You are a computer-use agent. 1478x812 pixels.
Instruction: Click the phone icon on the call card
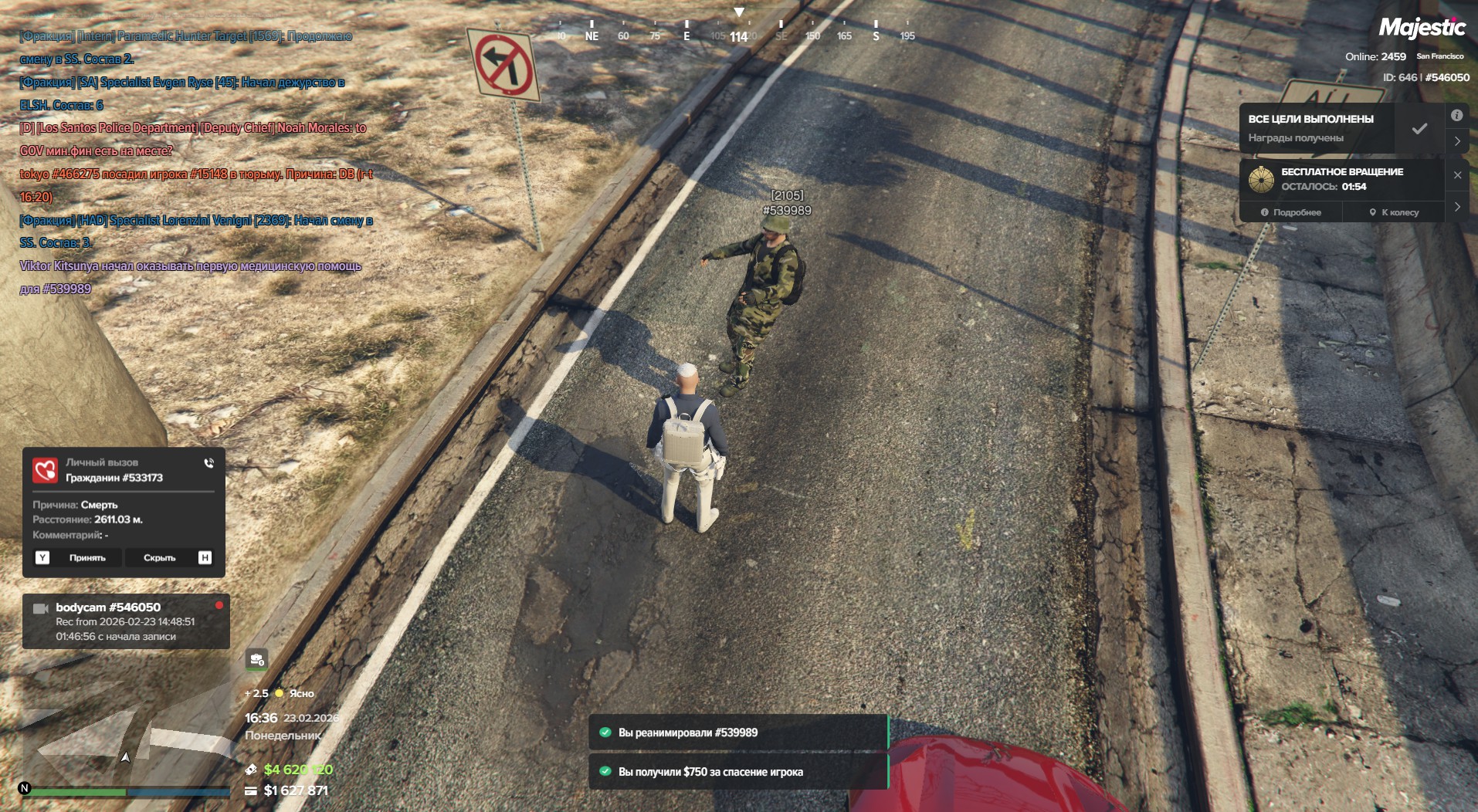click(208, 463)
